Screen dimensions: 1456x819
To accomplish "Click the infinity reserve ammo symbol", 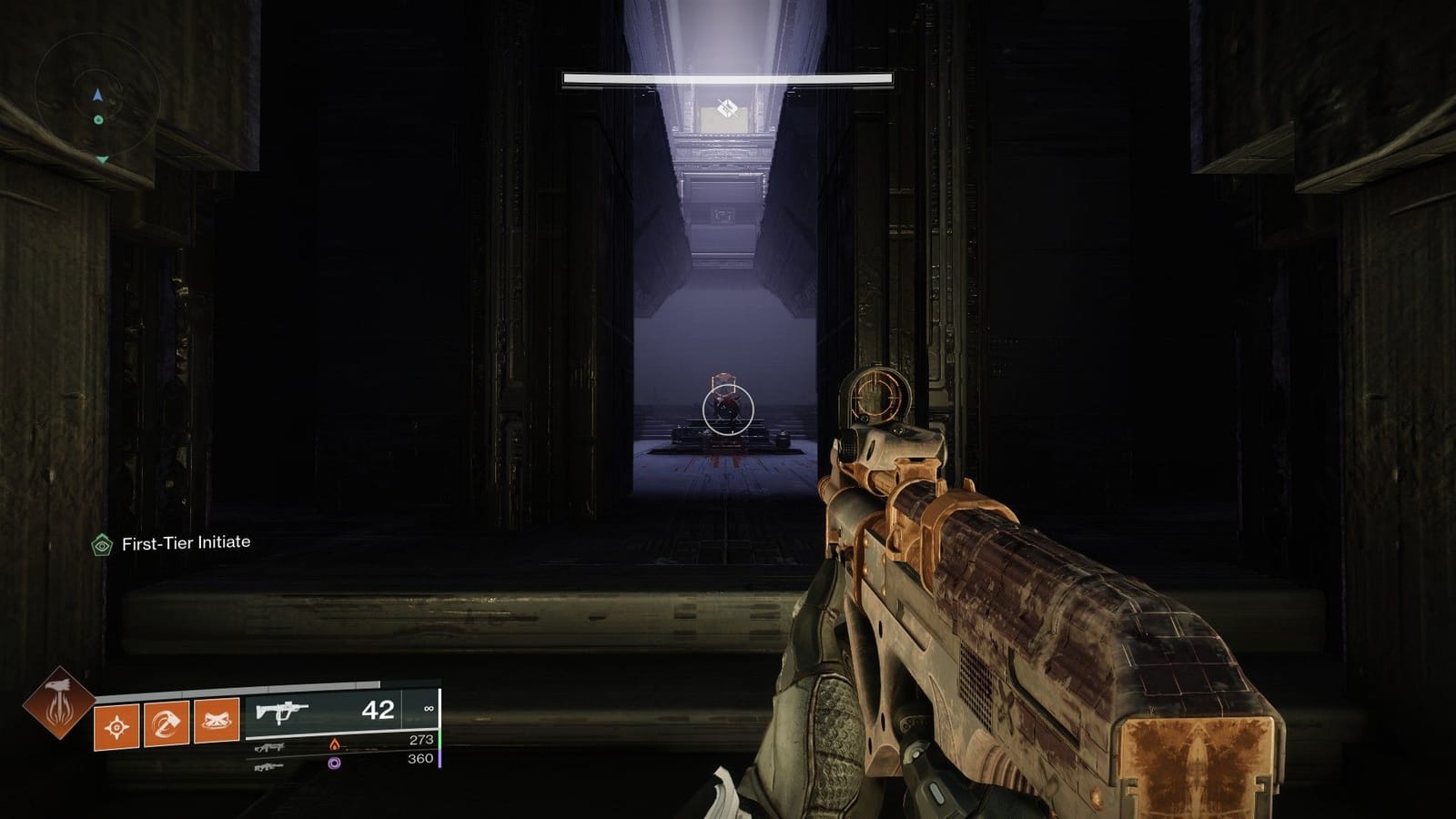I will tap(430, 708).
